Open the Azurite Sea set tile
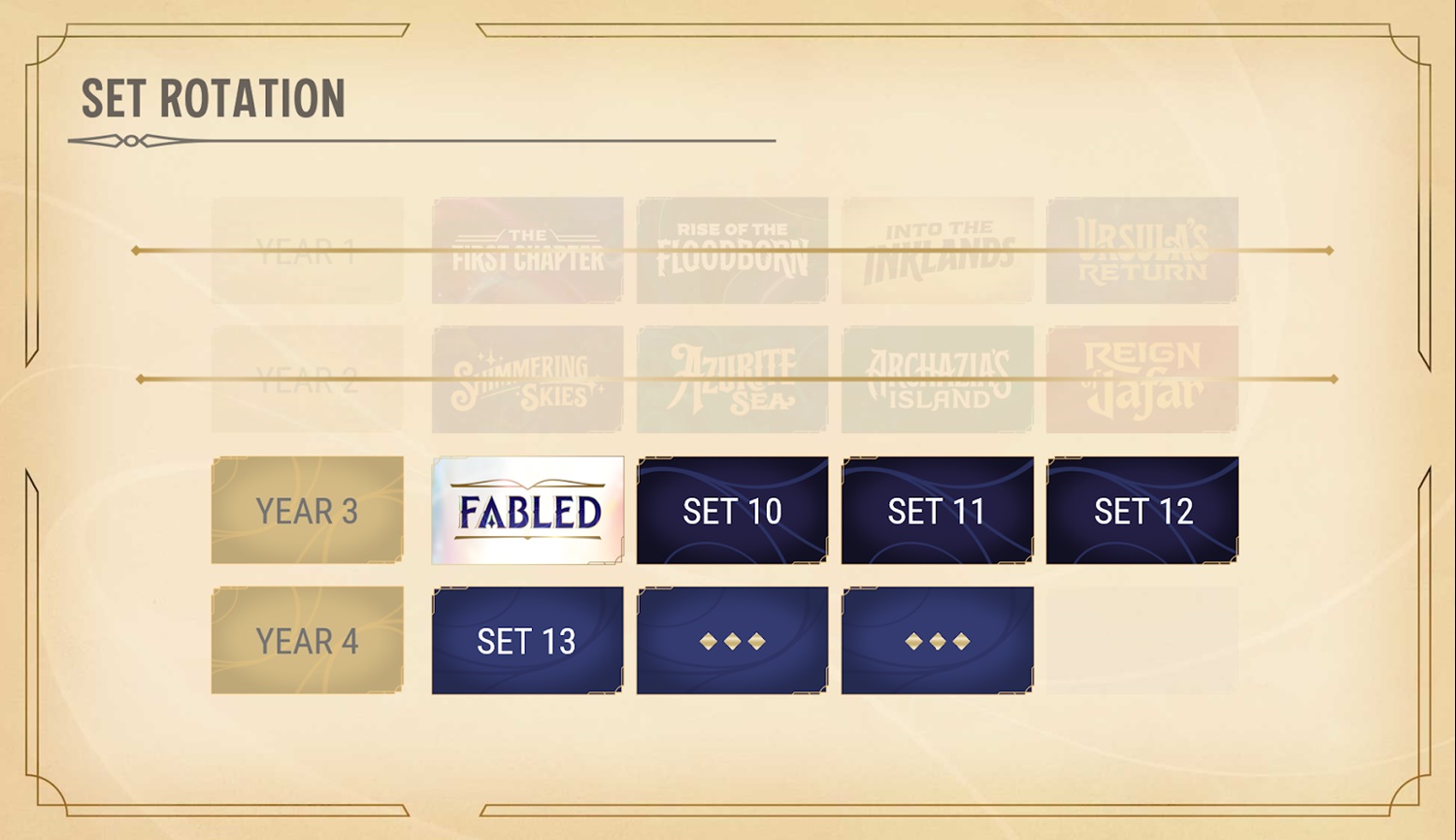Viewport: 1456px width, 840px height. (x=732, y=380)
